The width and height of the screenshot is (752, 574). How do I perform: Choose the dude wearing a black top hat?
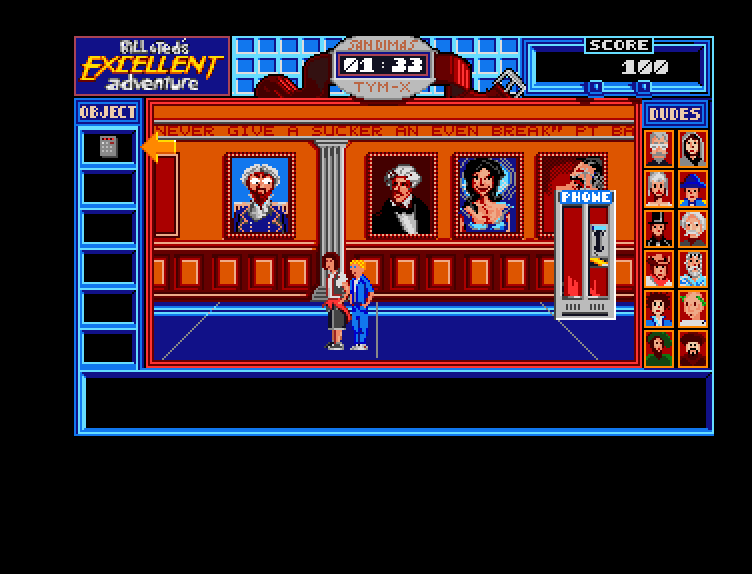click(x=659, y=229)
